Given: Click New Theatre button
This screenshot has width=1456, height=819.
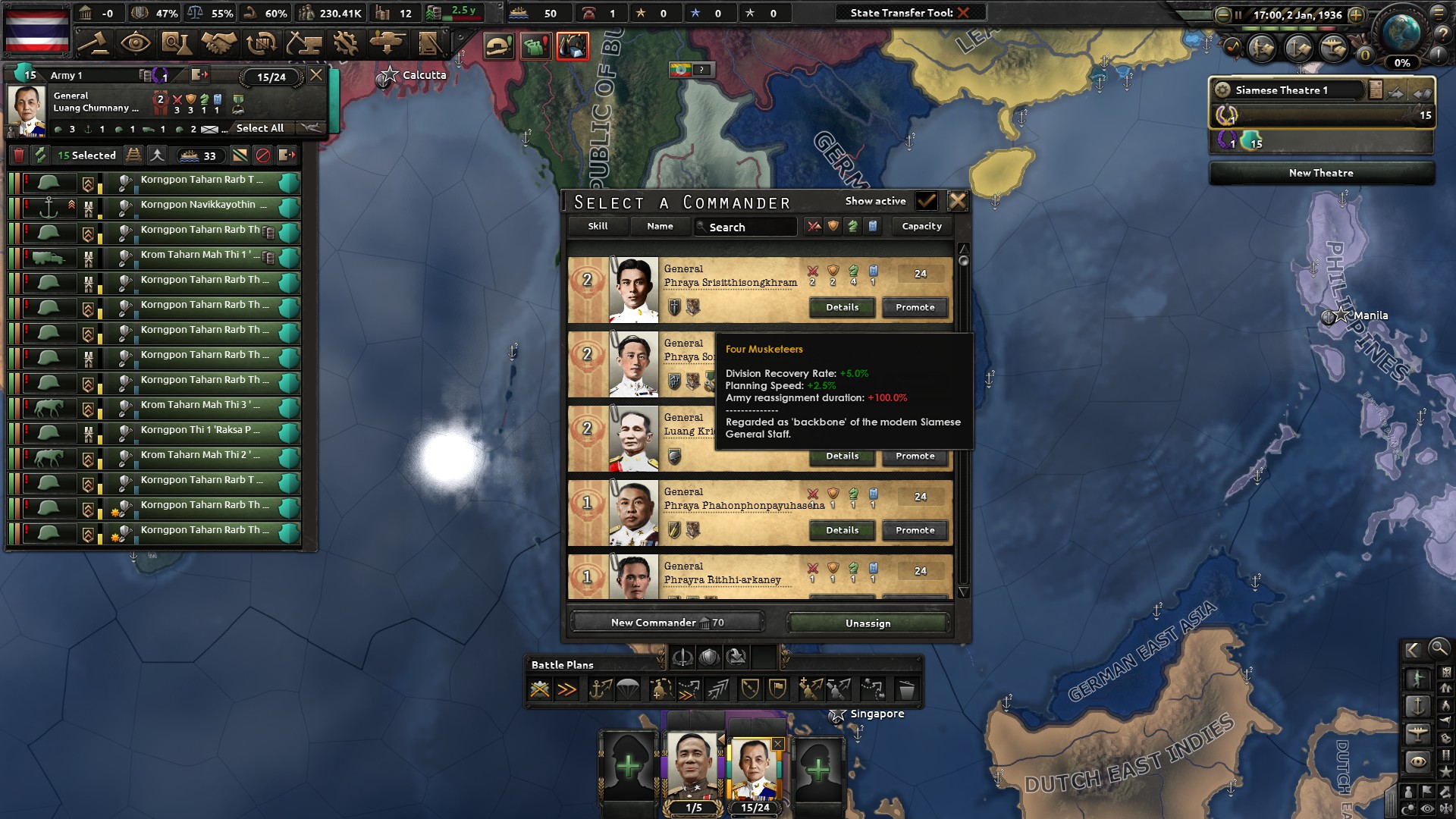Looking at the screenshot, I should pos(1320,173).
